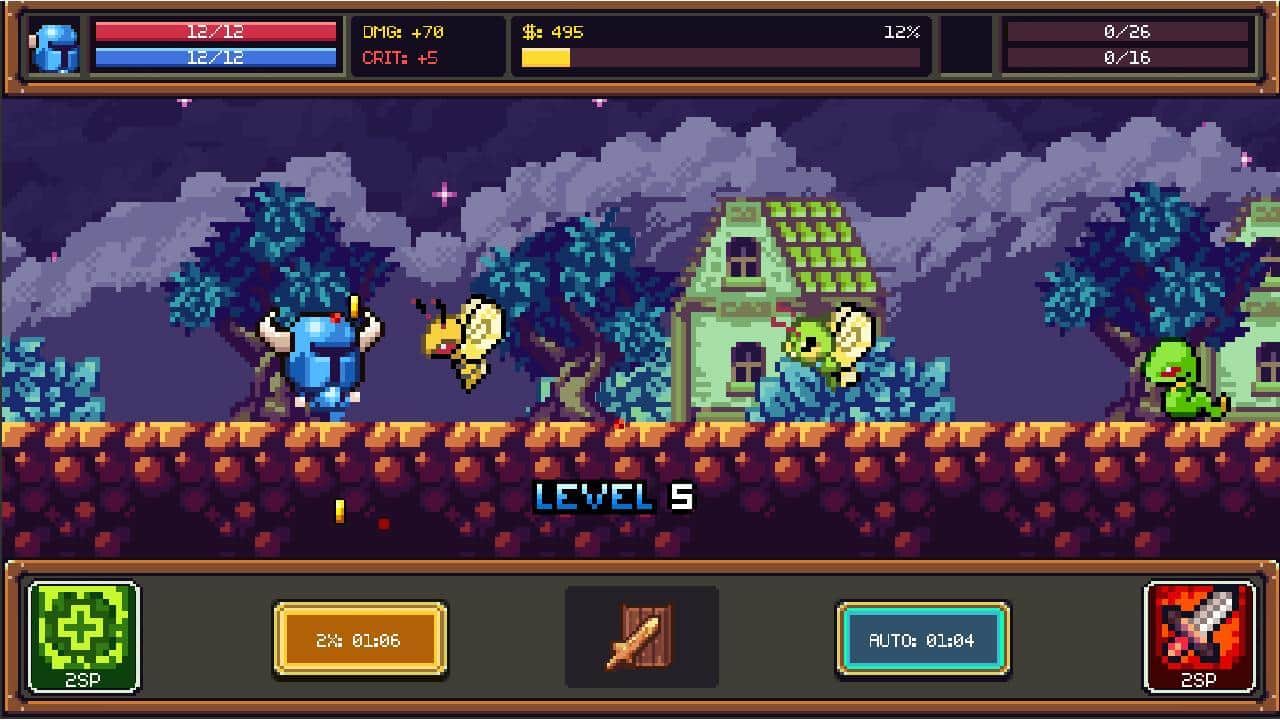Toggle the AUTO attack timer button
Image resolution: width=1280 pixels, height=720 pixels.
tap(922, 639)
